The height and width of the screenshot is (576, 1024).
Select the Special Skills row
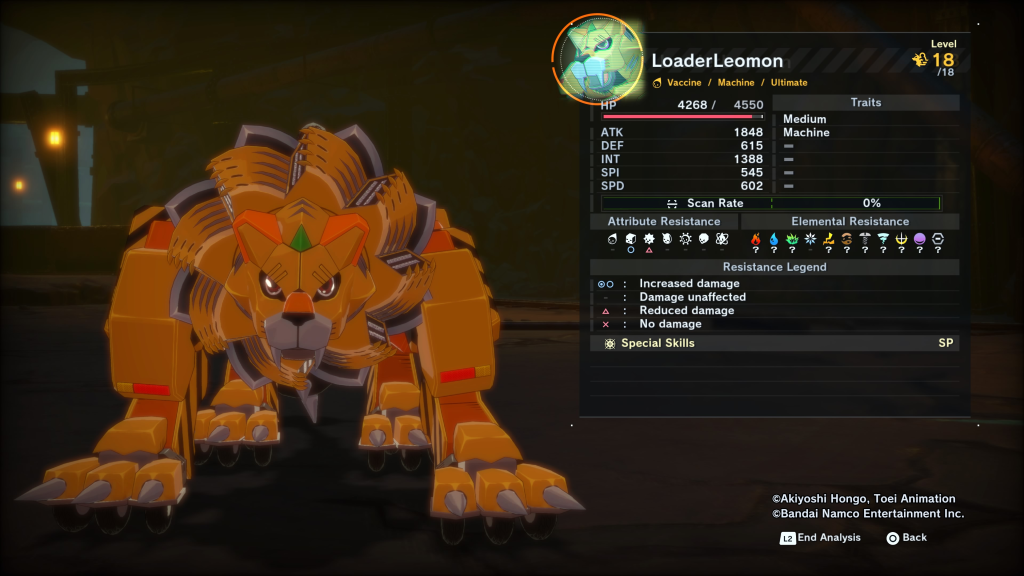pyautogui.click(x=774, y=343)
